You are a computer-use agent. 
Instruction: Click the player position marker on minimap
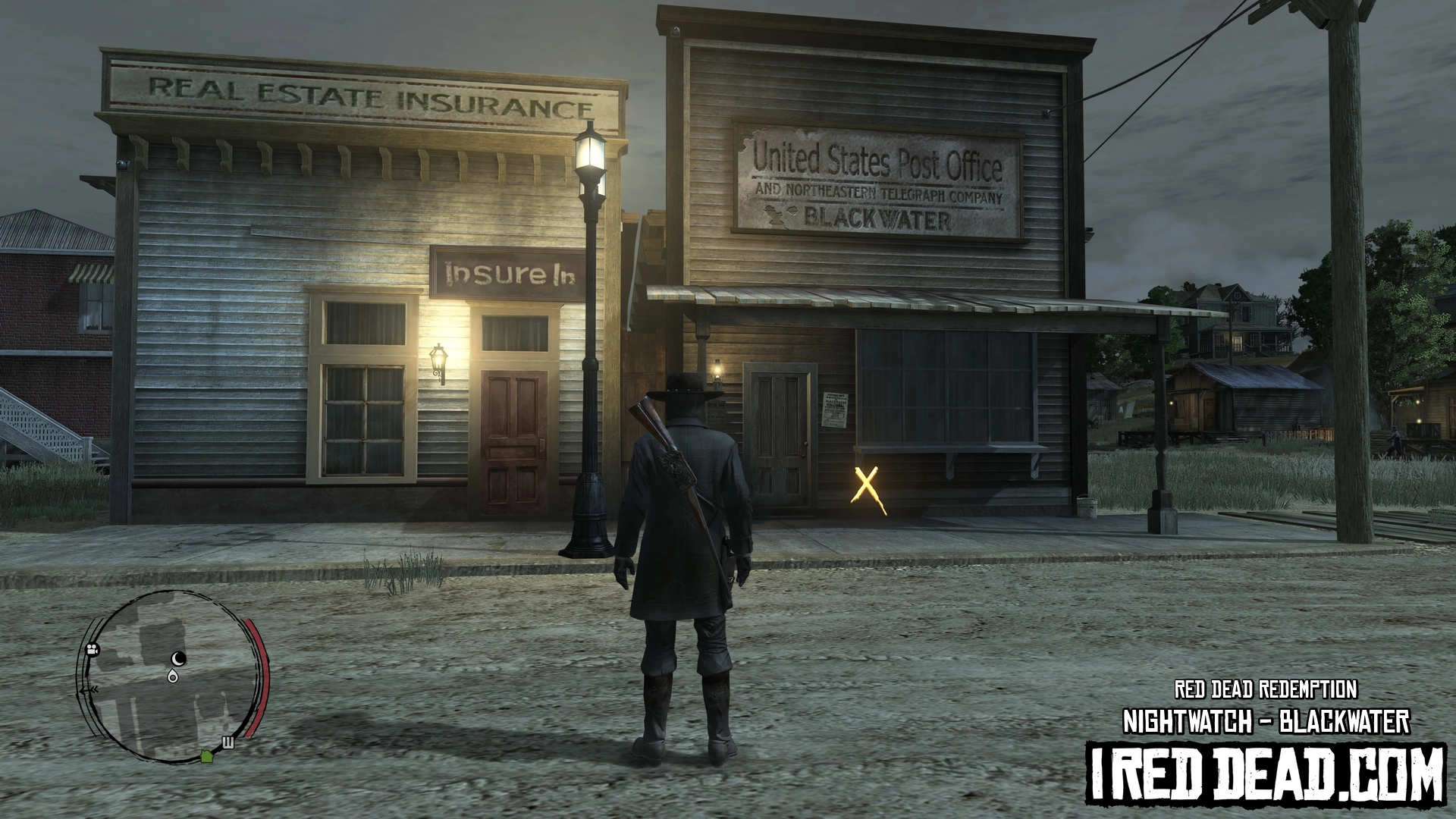click(174, 676)
